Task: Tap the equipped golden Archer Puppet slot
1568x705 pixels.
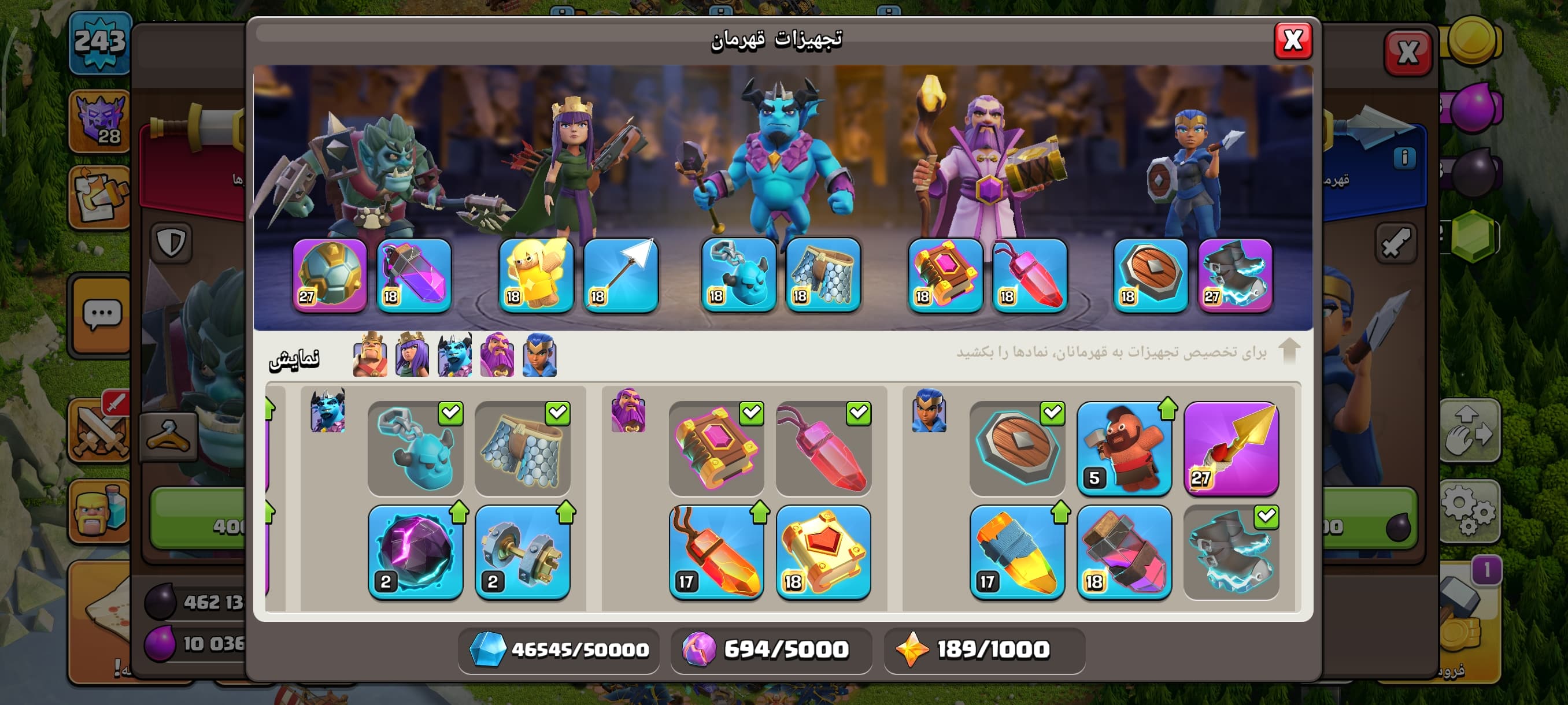Action: [x=535, y=276]
